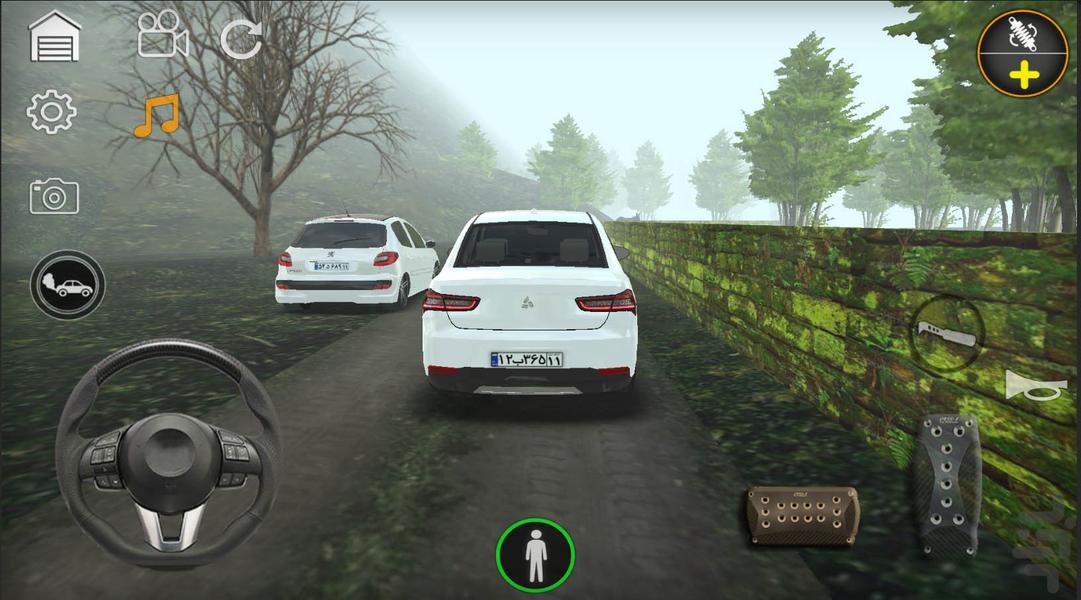
Task: Open settings with the gear icon
Action: coord(52,113)
